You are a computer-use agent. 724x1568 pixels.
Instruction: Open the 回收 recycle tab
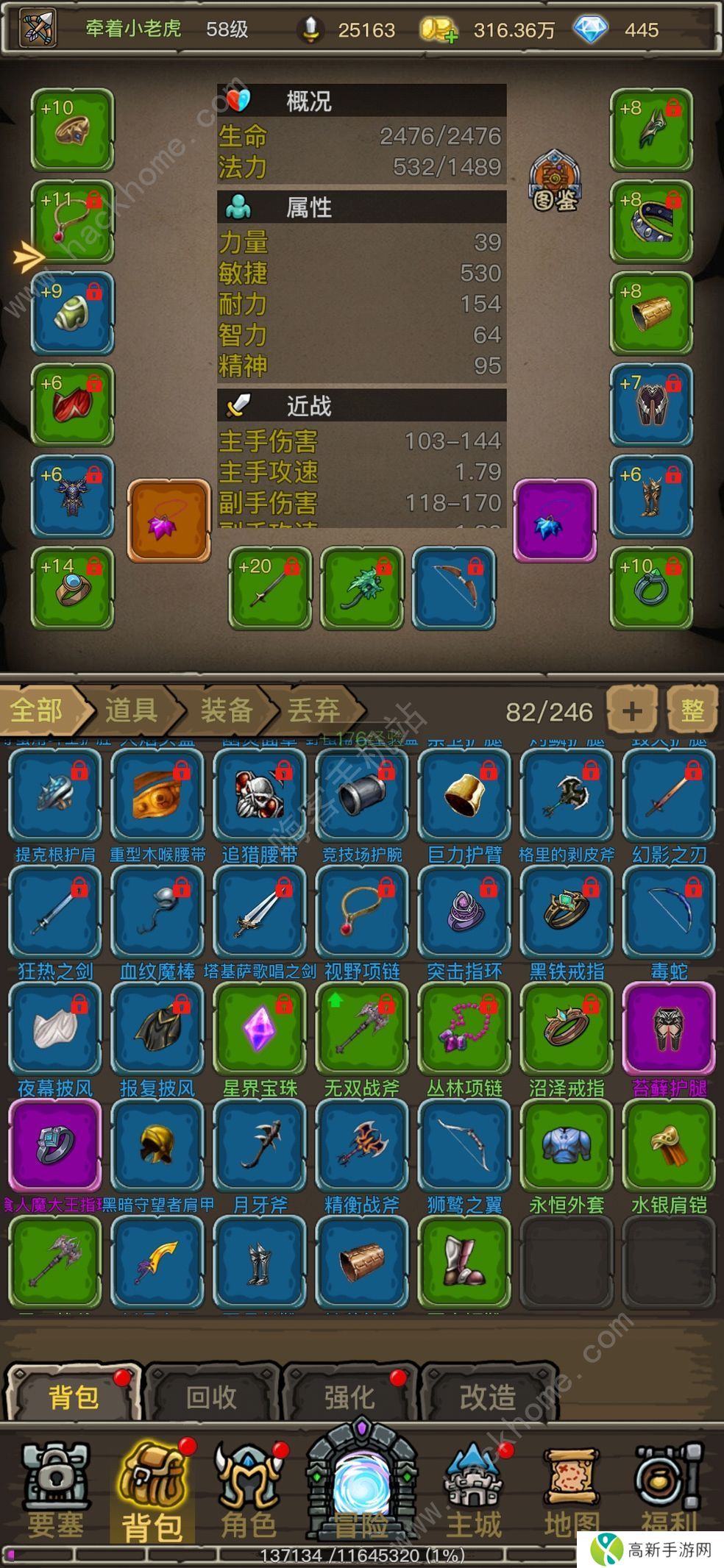(212, 1397)
